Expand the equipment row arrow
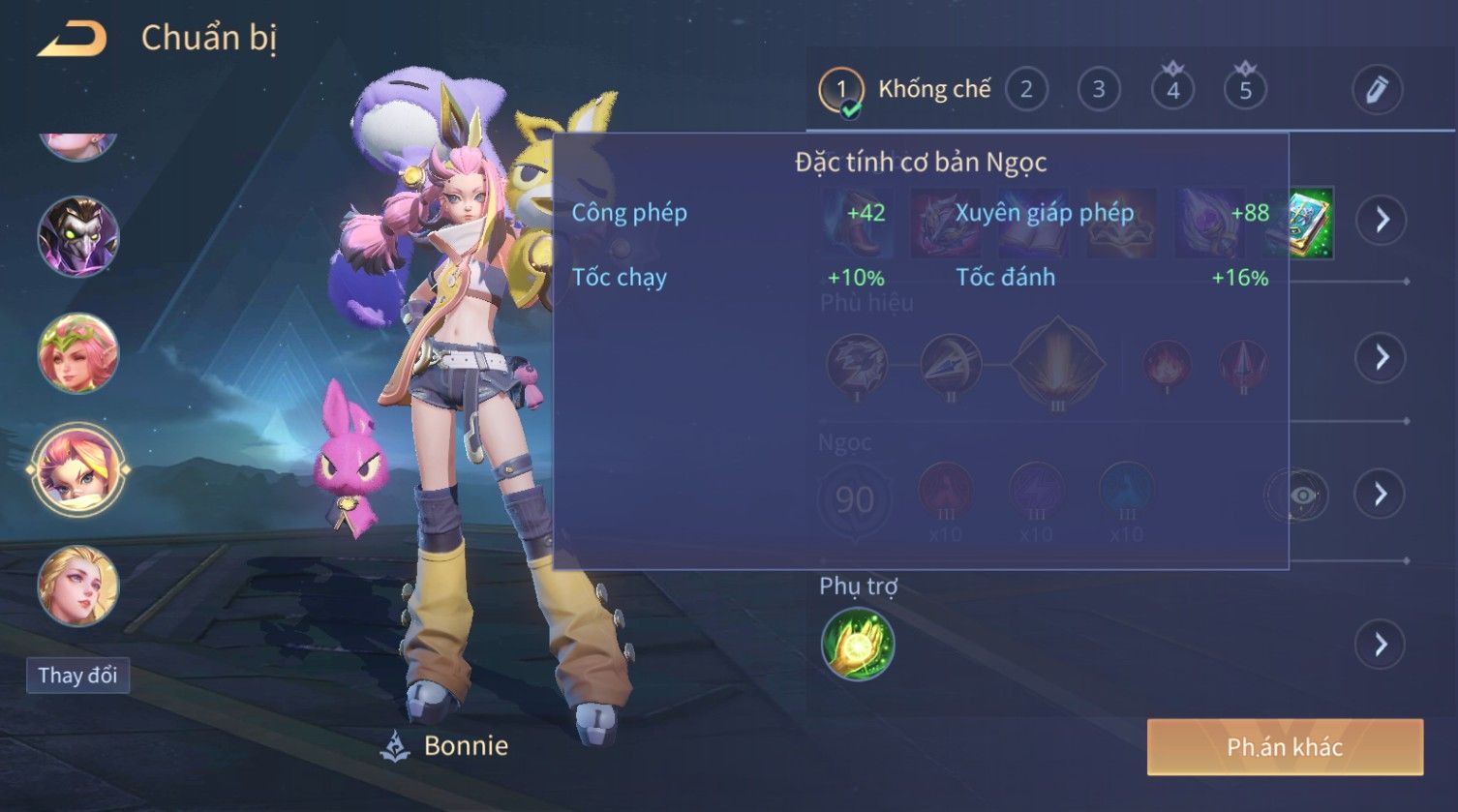 click(x=1381, y=221)
